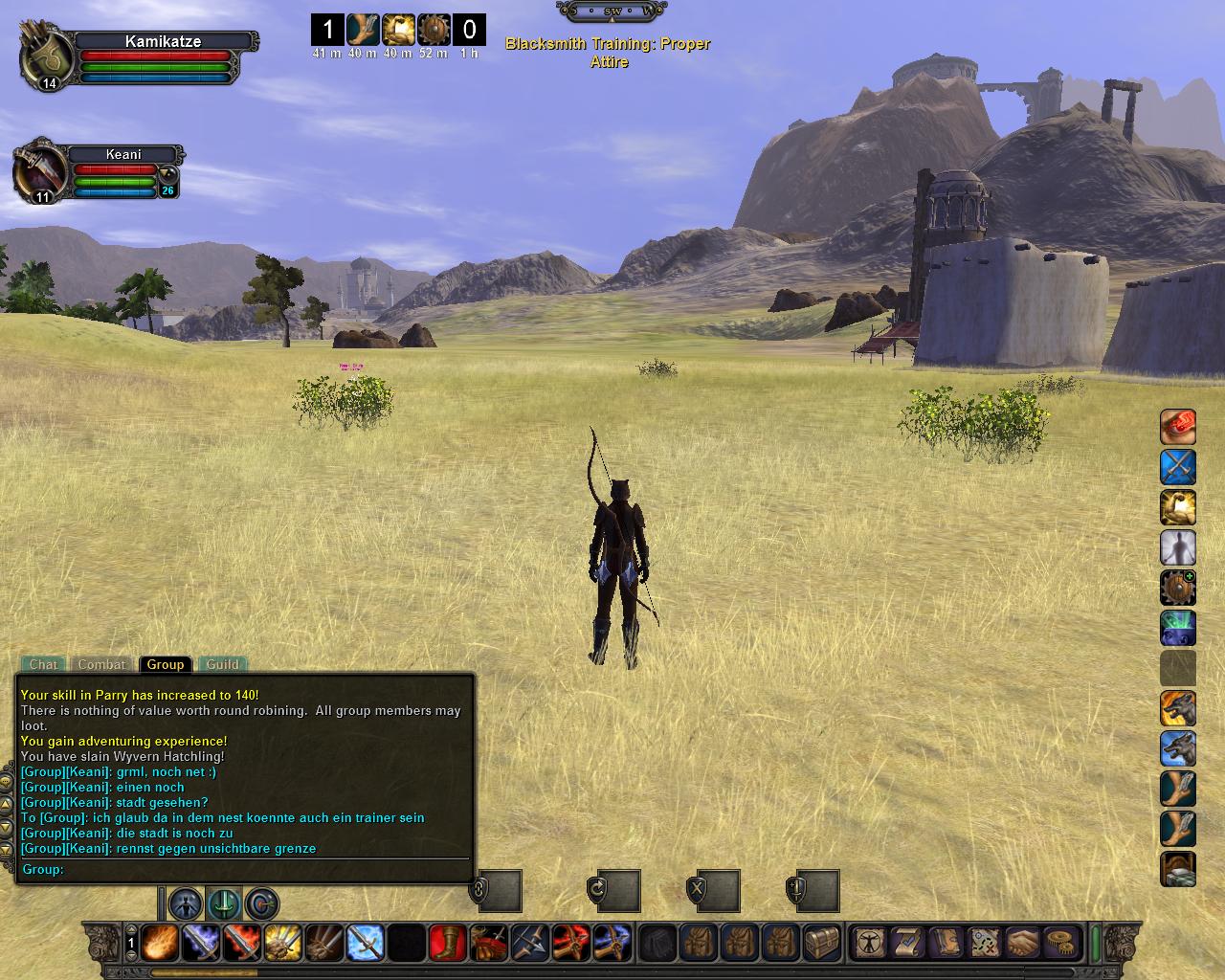Activate the crossed swords ability icon

pos(1178,467)
